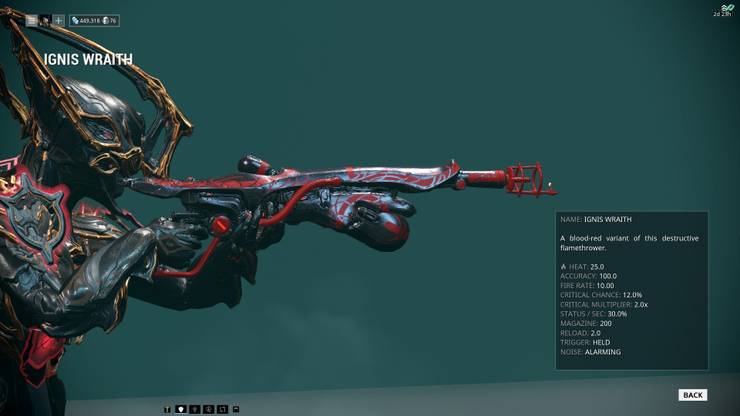Screen dimensions: 740x416
Task: Select the highlighted shield icon in bottom bar
Action: [x=181, y=409]
